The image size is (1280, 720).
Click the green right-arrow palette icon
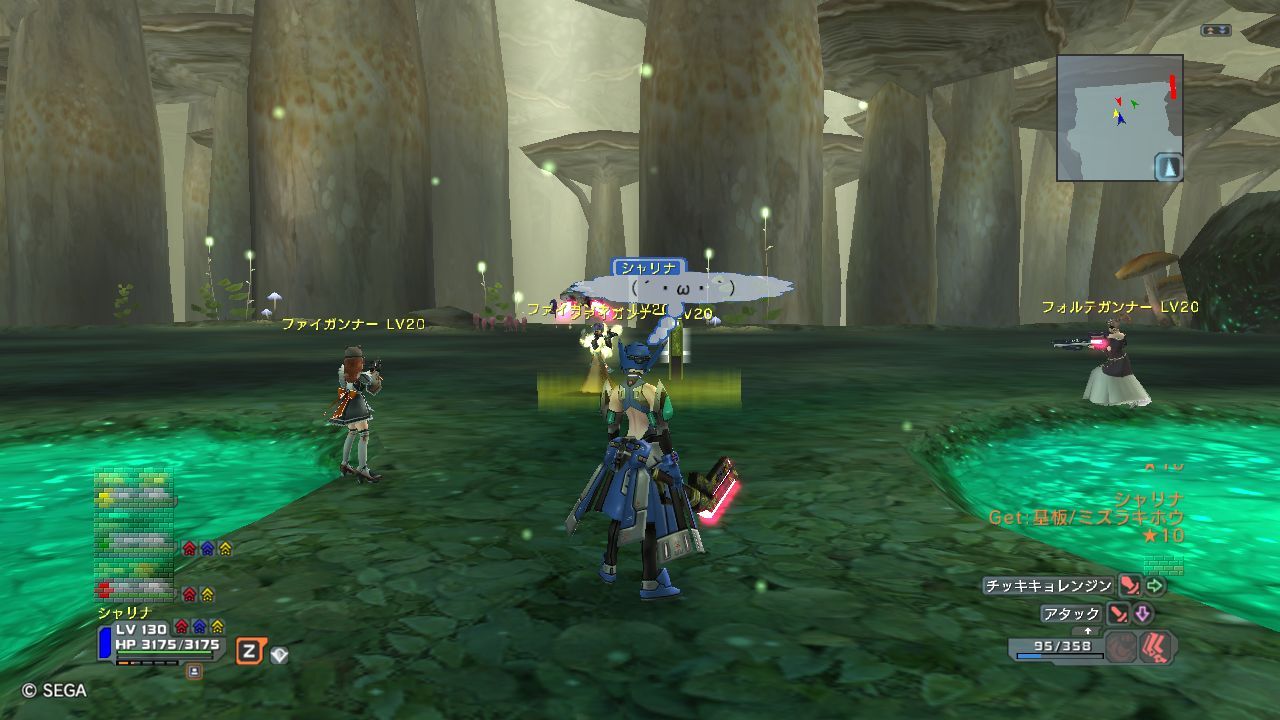pyautogui.click(x=1156, y=586)
